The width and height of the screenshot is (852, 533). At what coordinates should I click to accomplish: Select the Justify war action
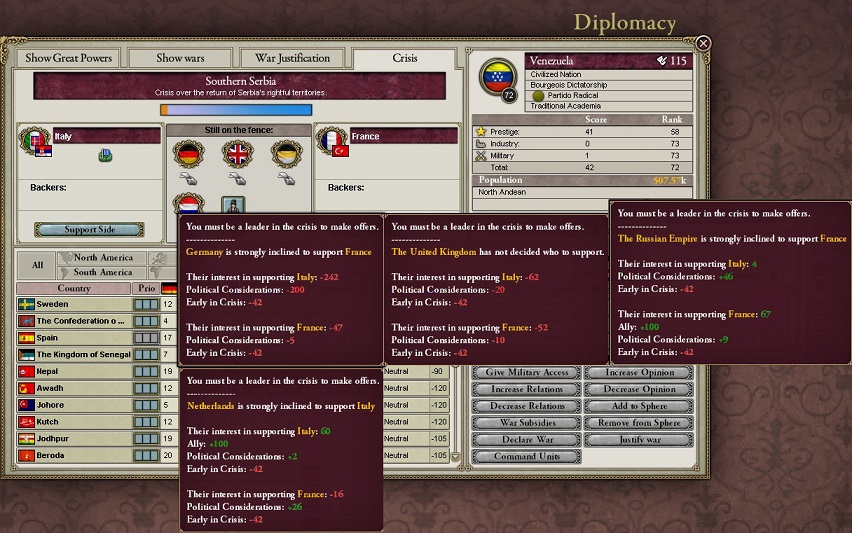point(639,439)
